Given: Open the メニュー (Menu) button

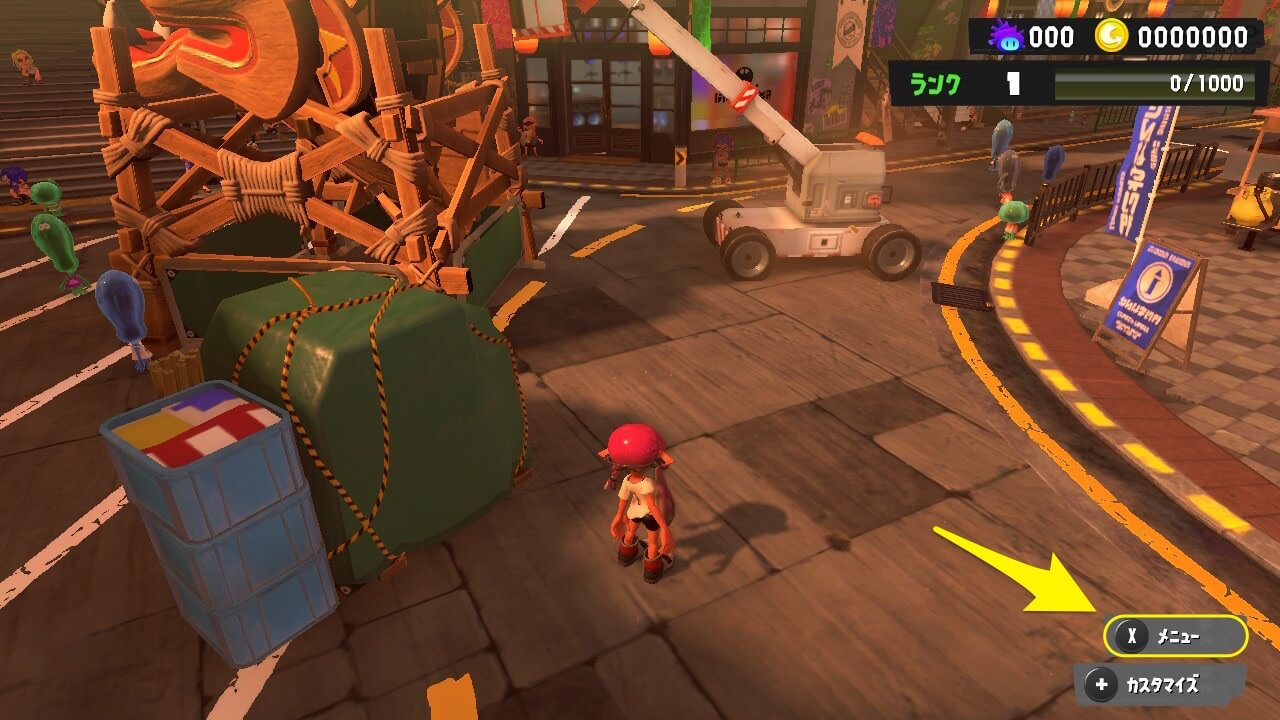Looking at the screenshot, I should (x=1175, y=636).
